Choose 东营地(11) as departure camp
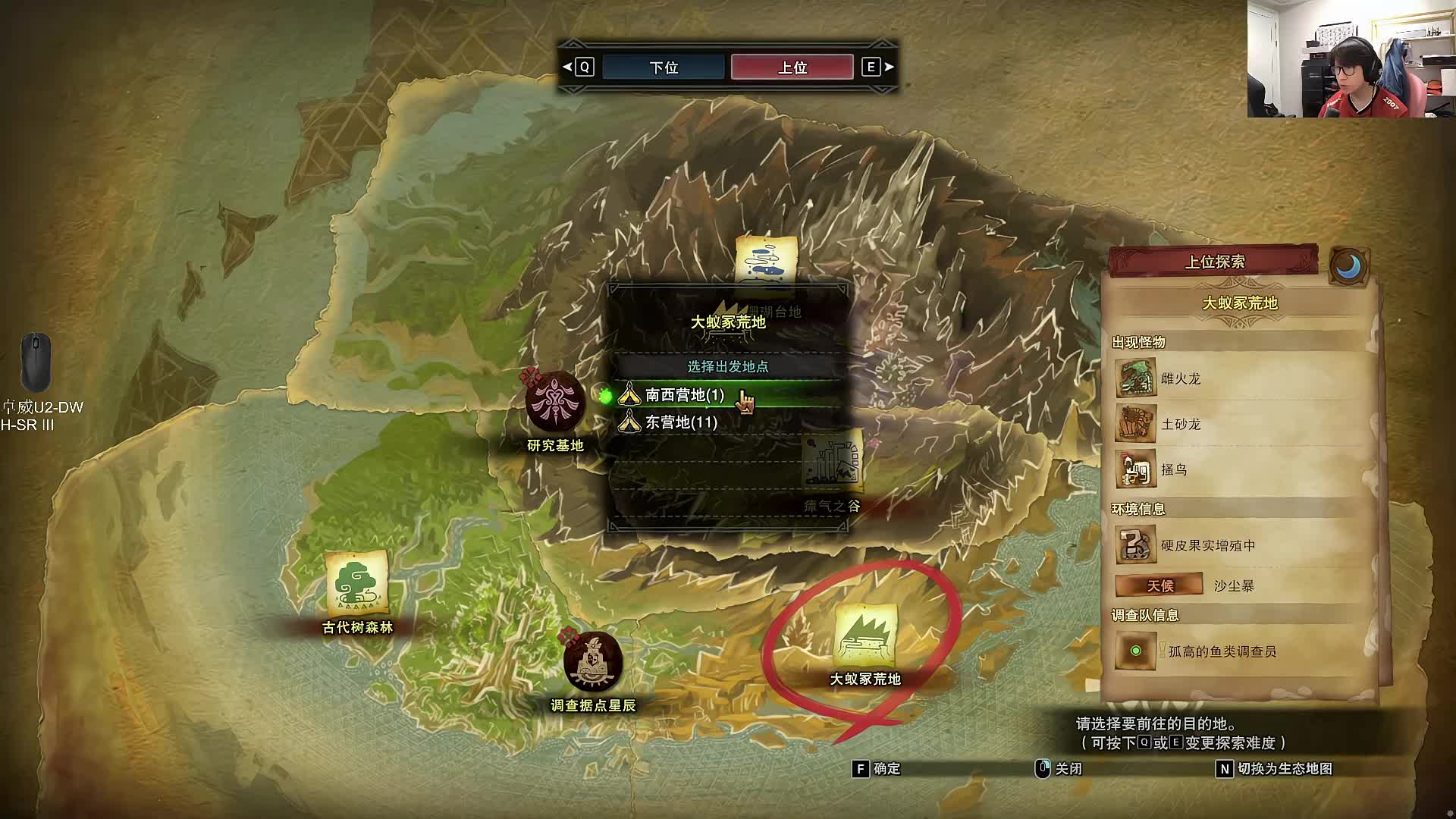The width and height of the screenshot is (1456, 819). pyautogui.click(x=681, y=422)
